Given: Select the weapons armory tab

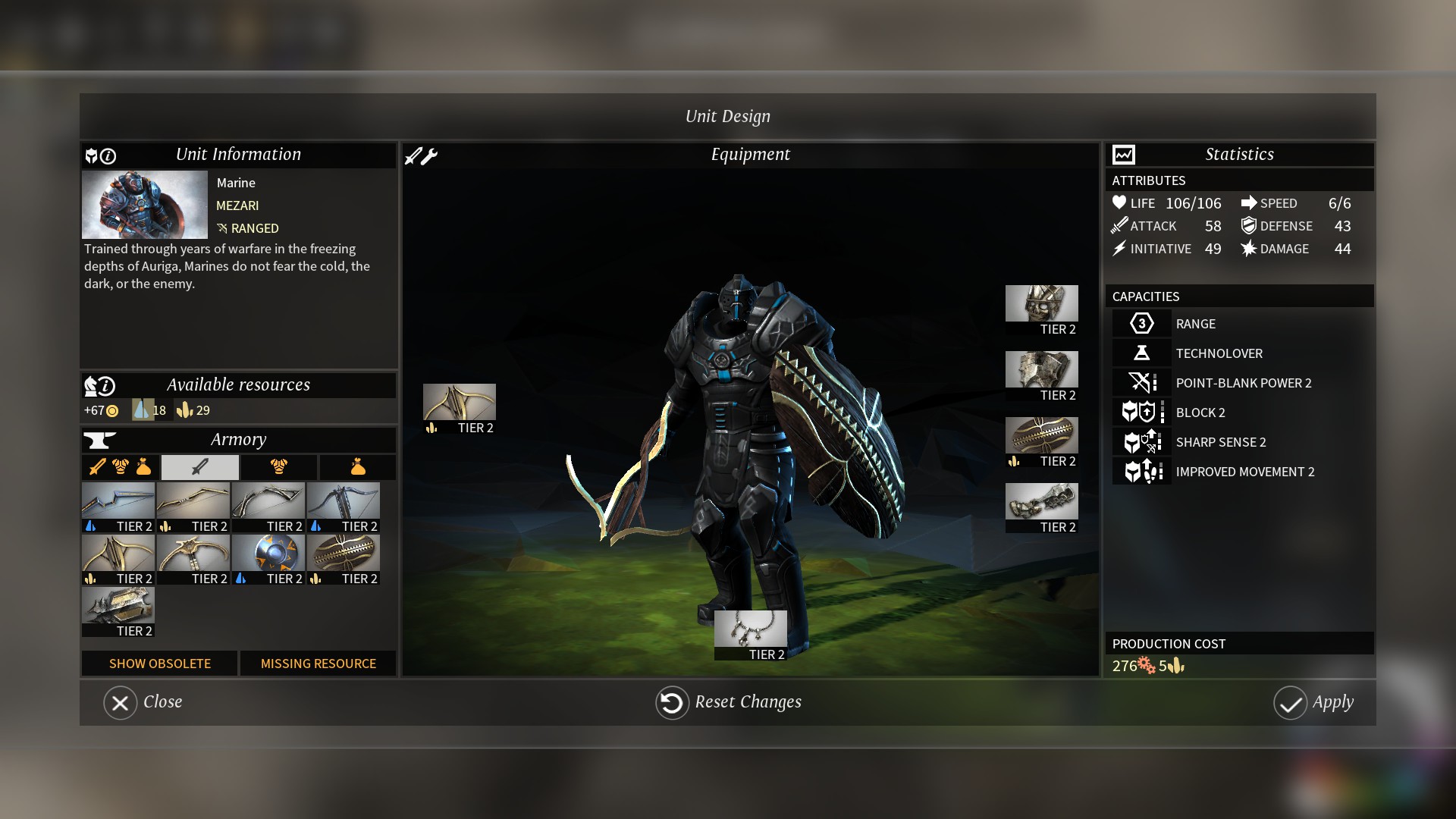Looking at the screenshot, I should point(200,467).
